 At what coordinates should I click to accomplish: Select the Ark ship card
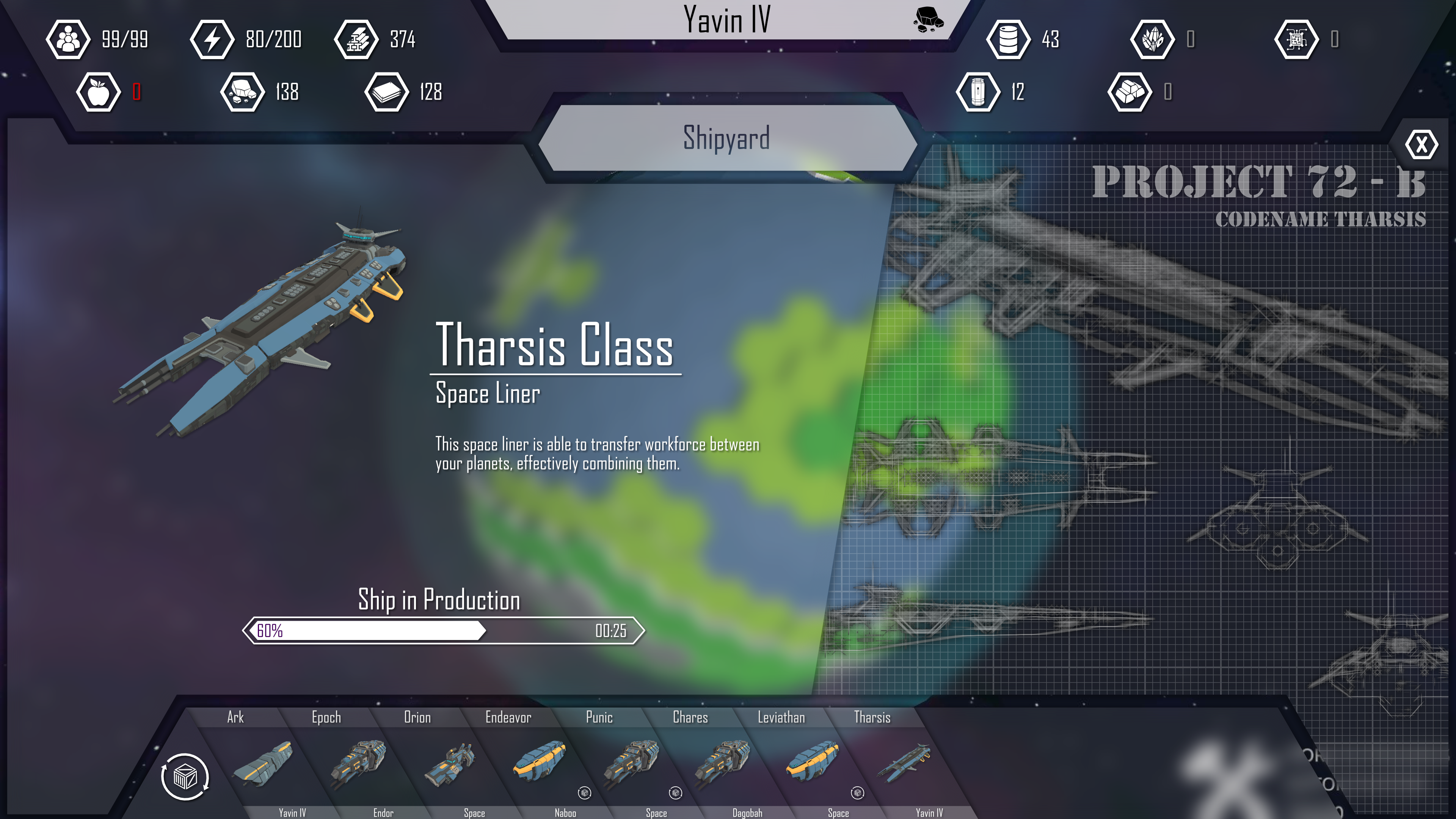click(x=263, y=763)
